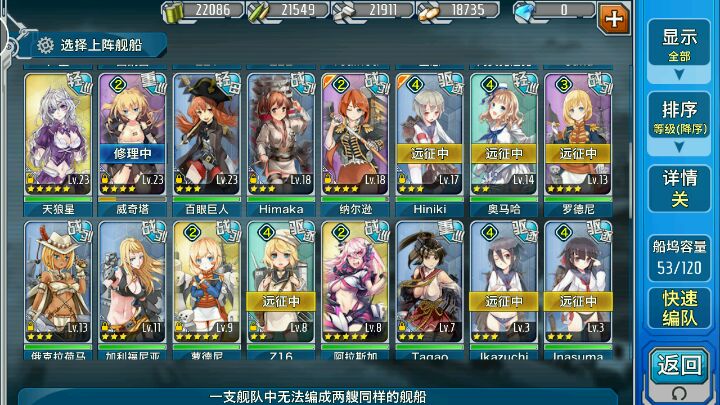Select the 天狼星 ship card

click(57, 135)
